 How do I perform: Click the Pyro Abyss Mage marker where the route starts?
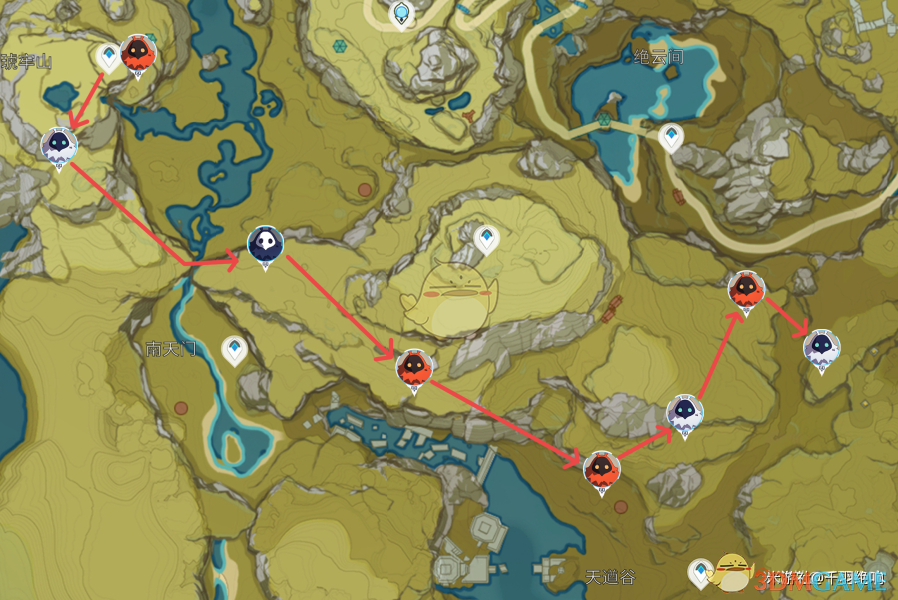pos(137,54)
